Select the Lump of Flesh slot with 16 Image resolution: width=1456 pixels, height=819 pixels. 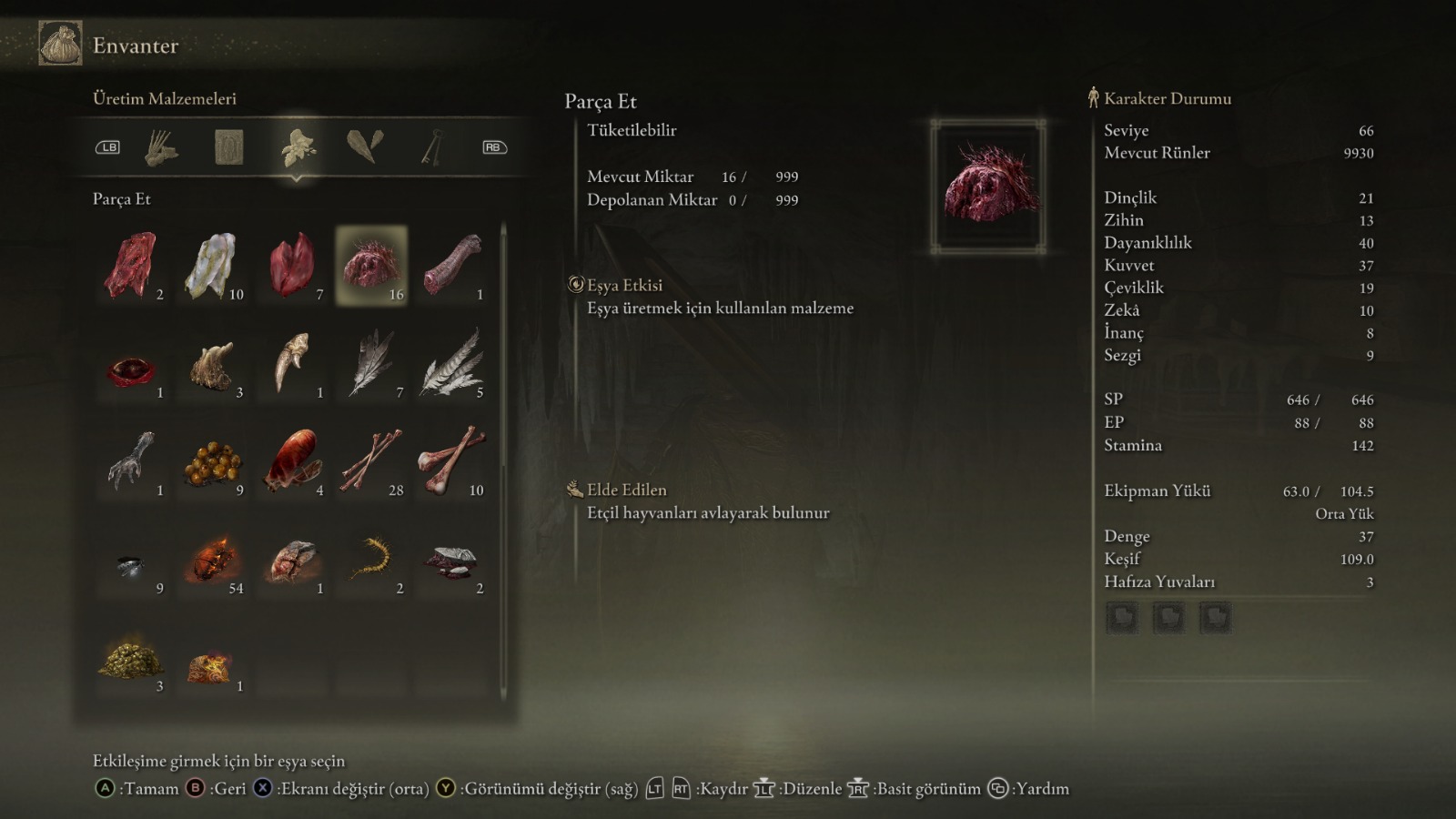pos(371,266)
